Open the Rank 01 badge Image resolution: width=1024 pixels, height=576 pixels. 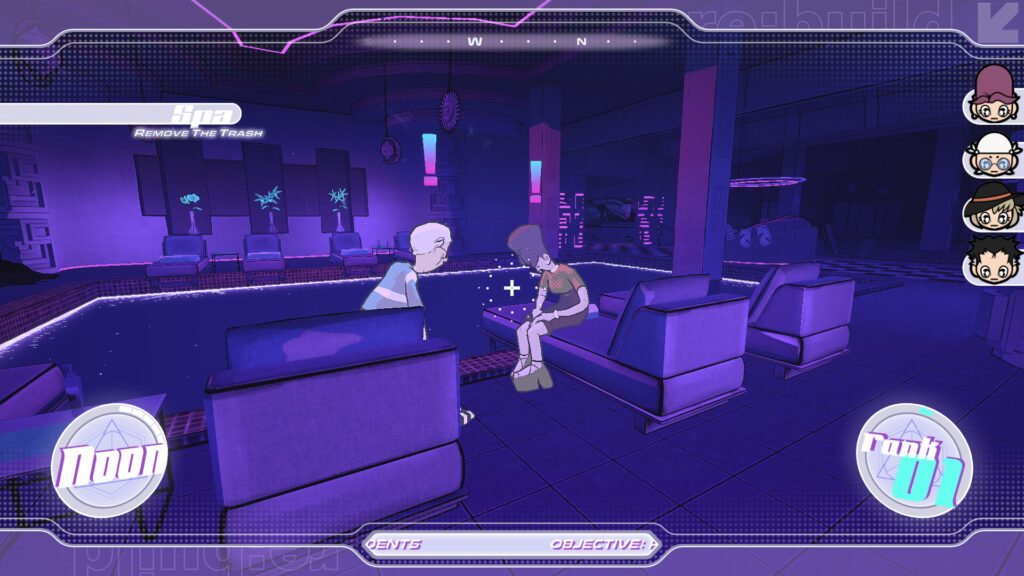click(x=914, y=460)
